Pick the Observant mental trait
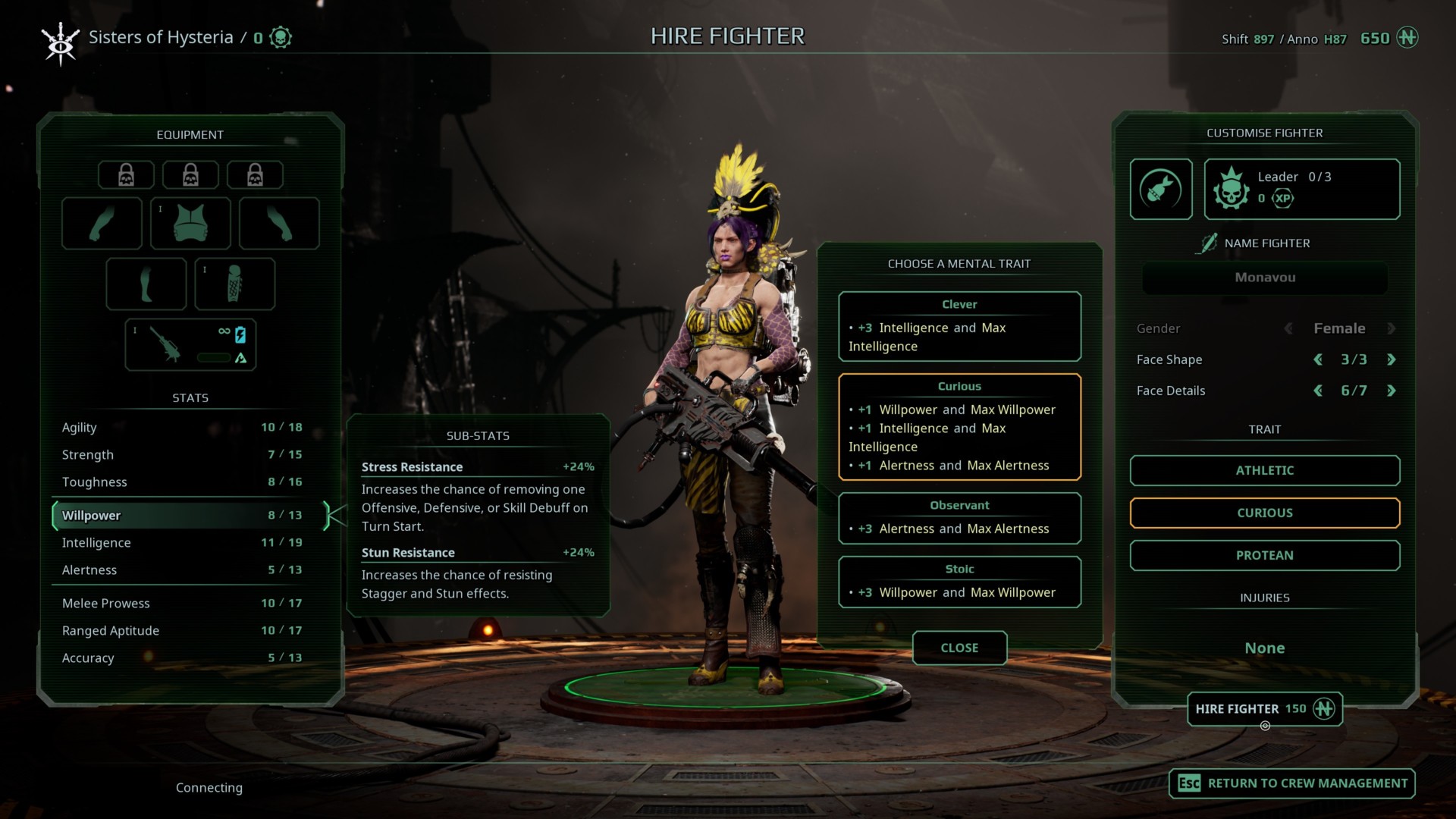The width and height of the screenshot is (1456, 819). click(959, 518)
